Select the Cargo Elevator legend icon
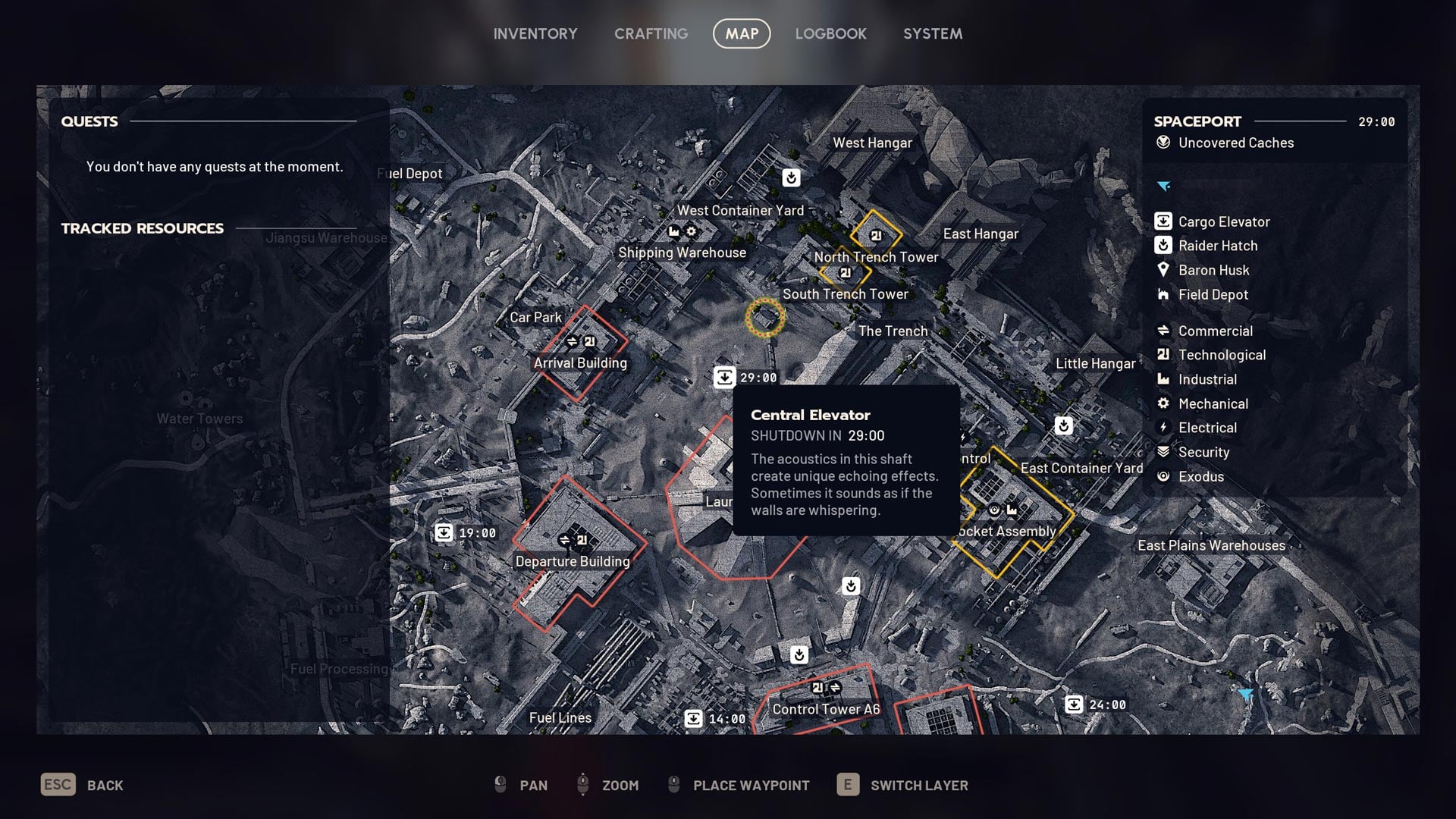The image size is (1456, 819). pyautogui.click(x=1162, y=221)
